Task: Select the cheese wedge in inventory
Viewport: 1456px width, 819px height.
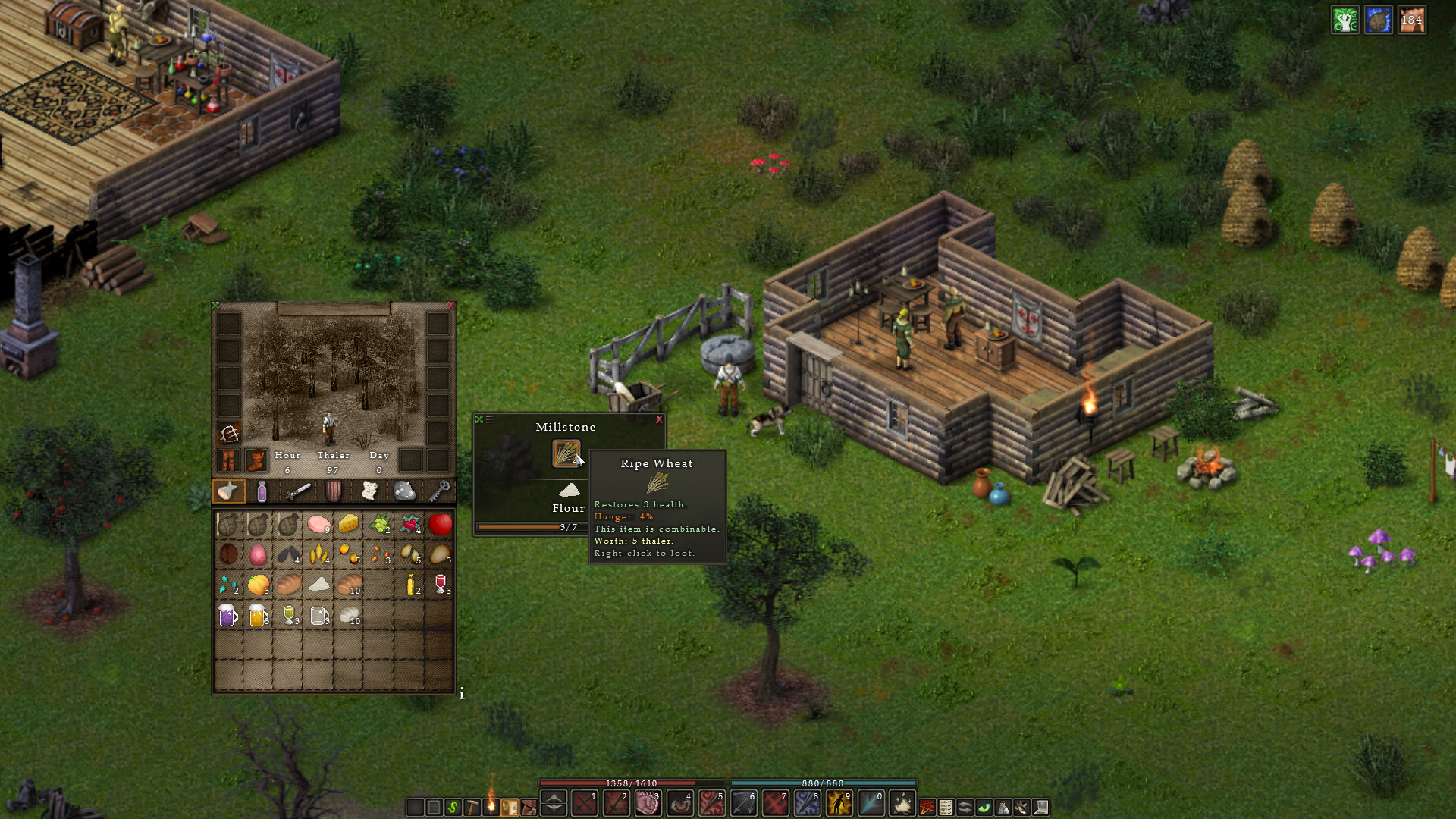Action: tap(349, 524)
